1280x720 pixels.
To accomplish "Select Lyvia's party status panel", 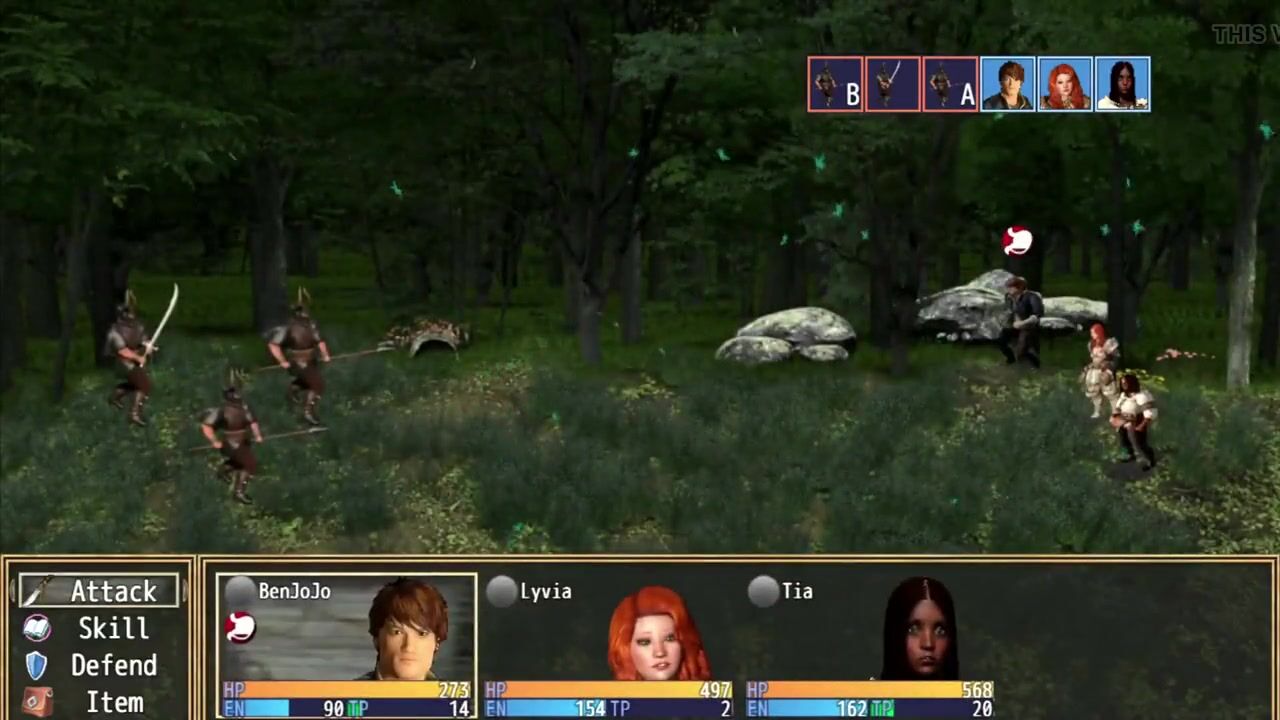I will click(608, 646).
